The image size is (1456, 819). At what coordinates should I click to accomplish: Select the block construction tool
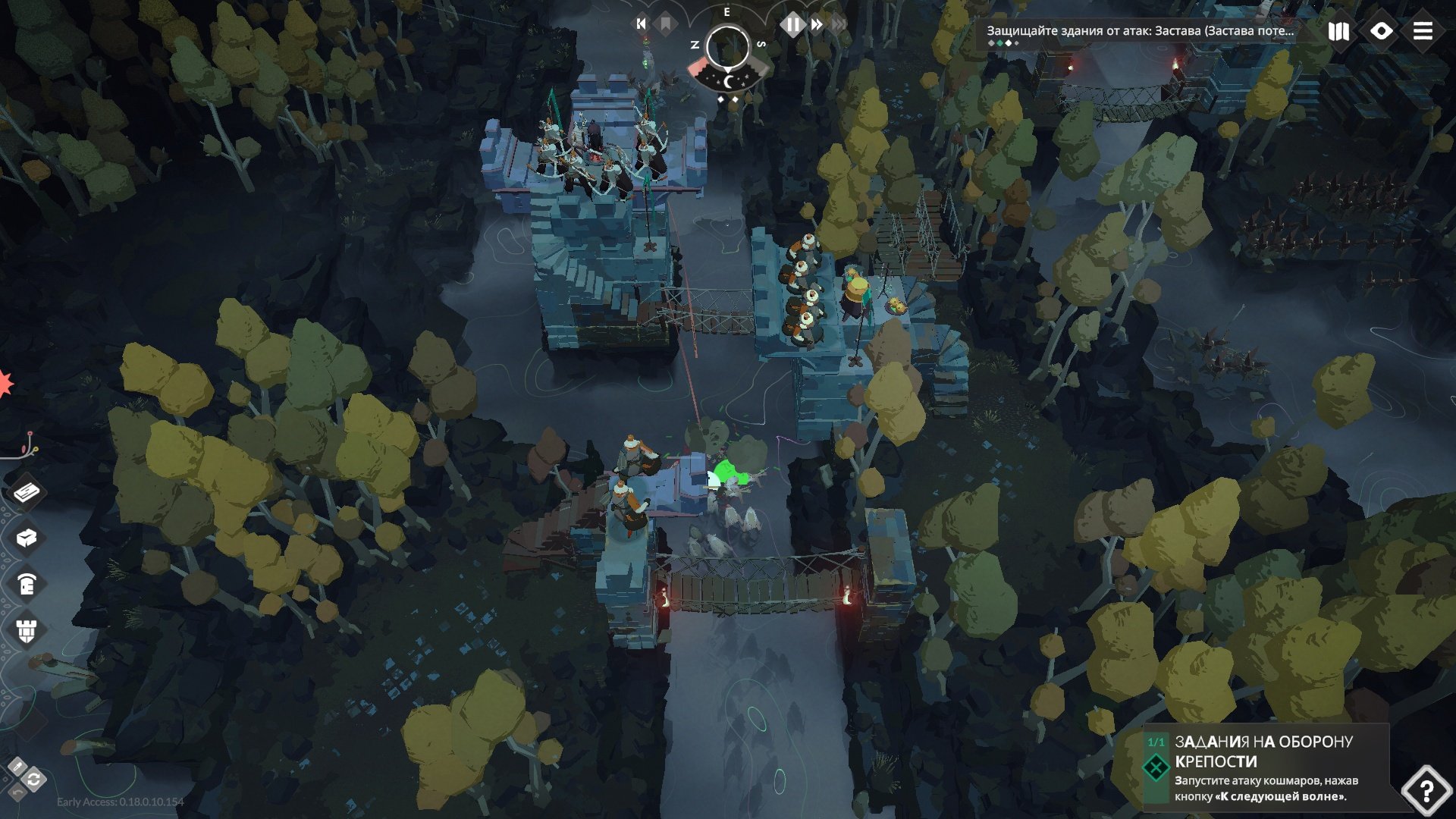(x=27, y=538)
